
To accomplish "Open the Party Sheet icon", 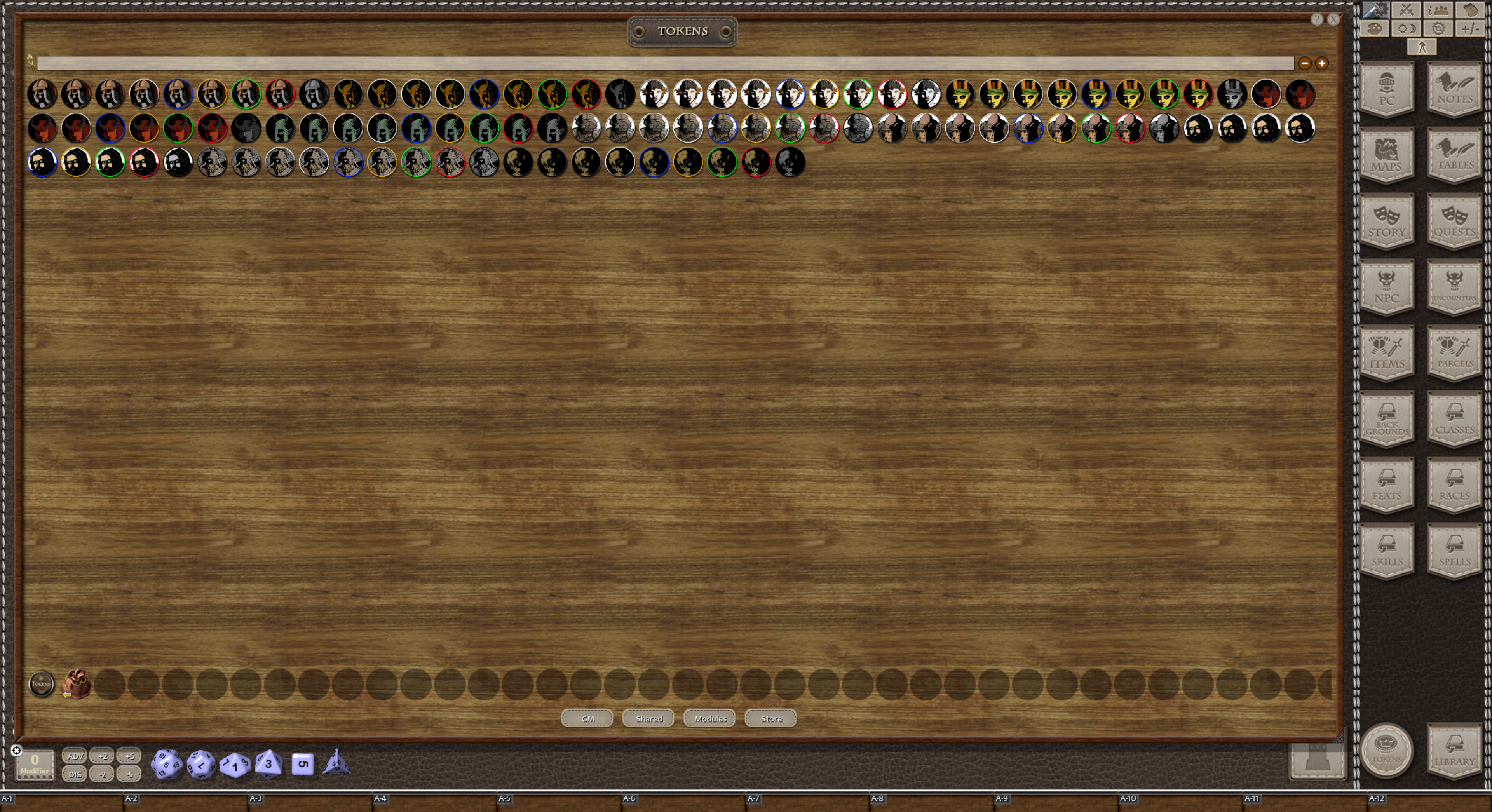I will pyautogui.click(x=1438, y=9).
